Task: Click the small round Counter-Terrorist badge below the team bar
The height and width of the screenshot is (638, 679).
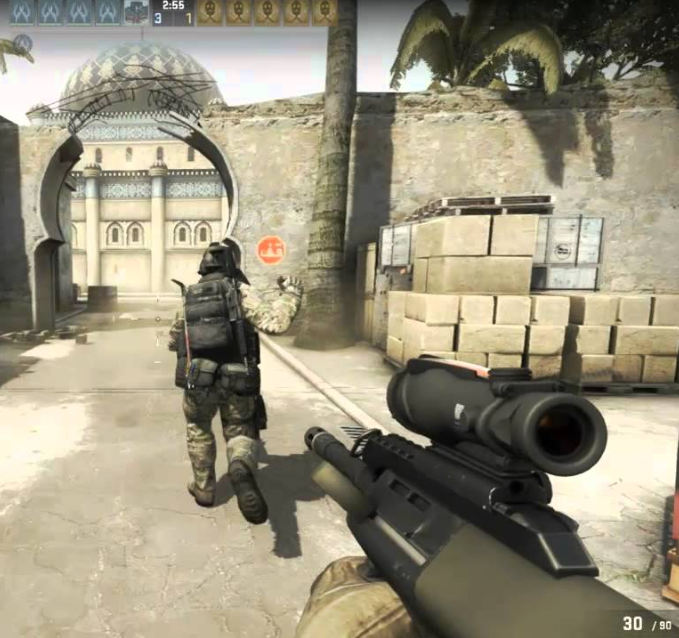Action: click(22, 43)
